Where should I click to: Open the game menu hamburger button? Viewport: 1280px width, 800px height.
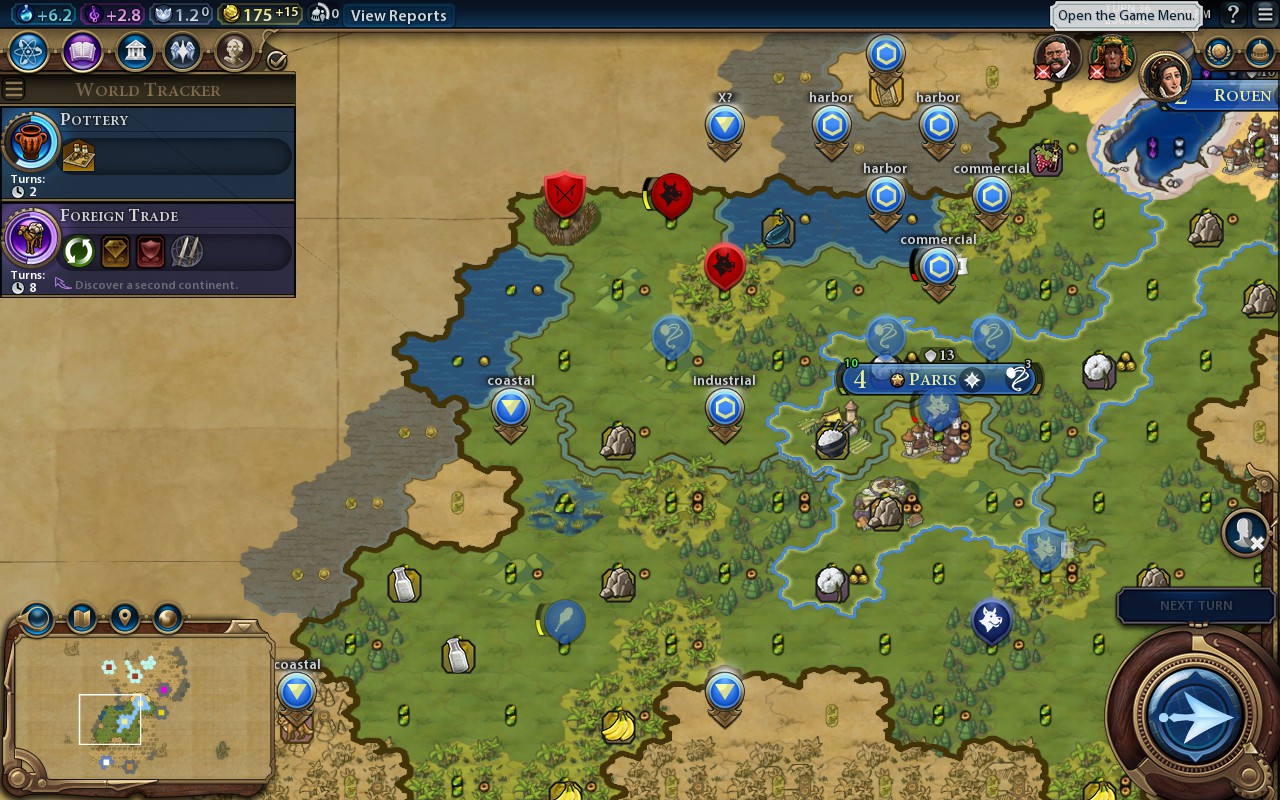point(1265,14)
